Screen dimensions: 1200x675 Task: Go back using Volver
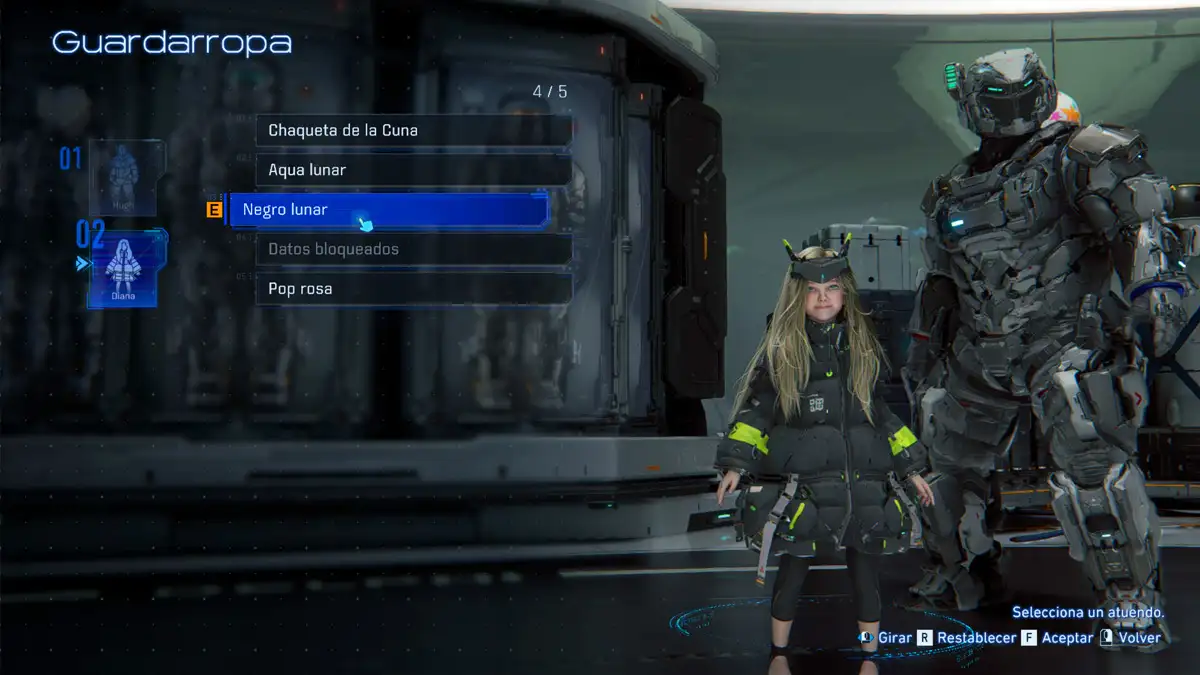click(1131, 638)
